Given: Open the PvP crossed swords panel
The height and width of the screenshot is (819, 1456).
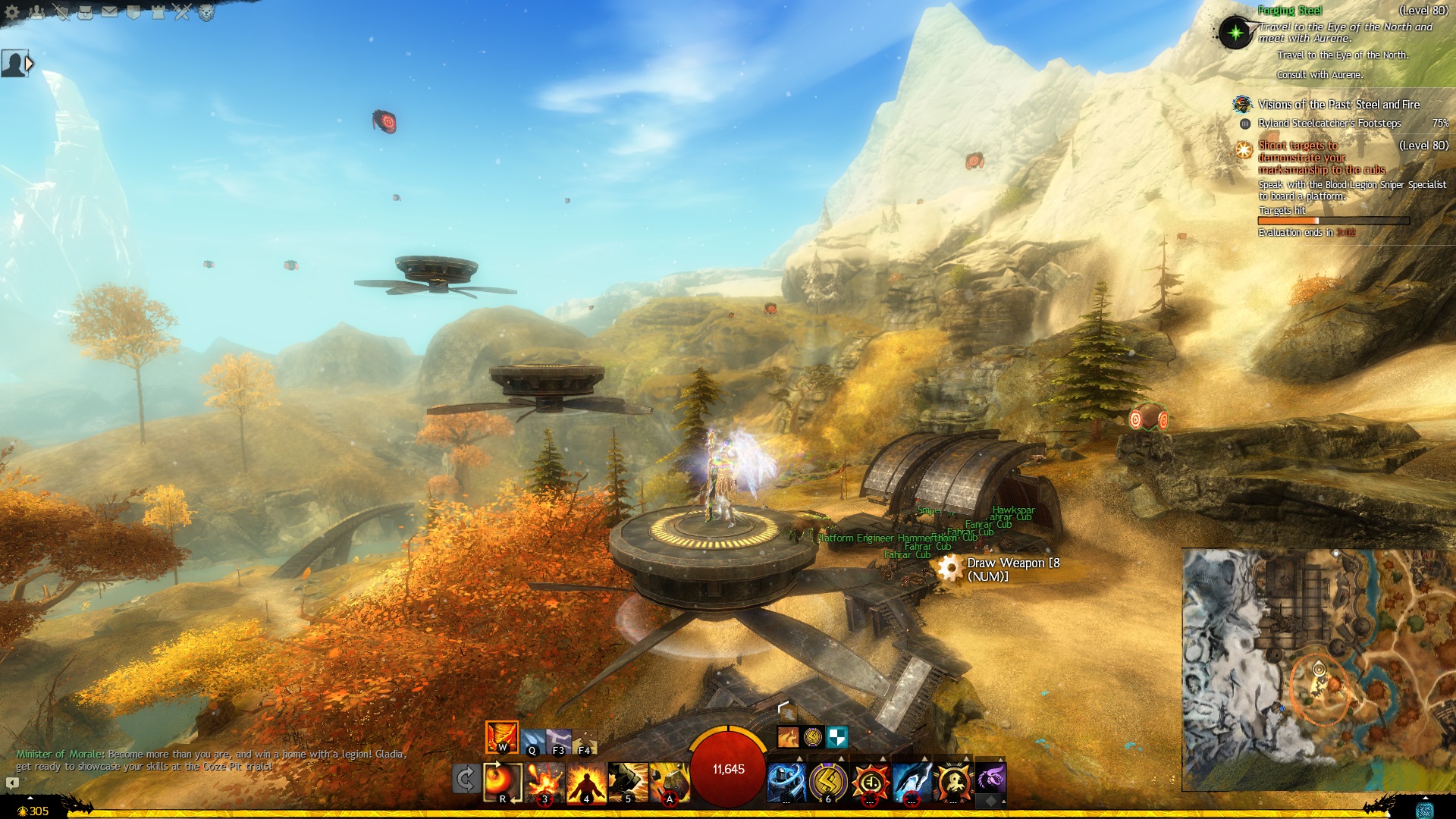Looking at the screenshot, I should (182, 12).
